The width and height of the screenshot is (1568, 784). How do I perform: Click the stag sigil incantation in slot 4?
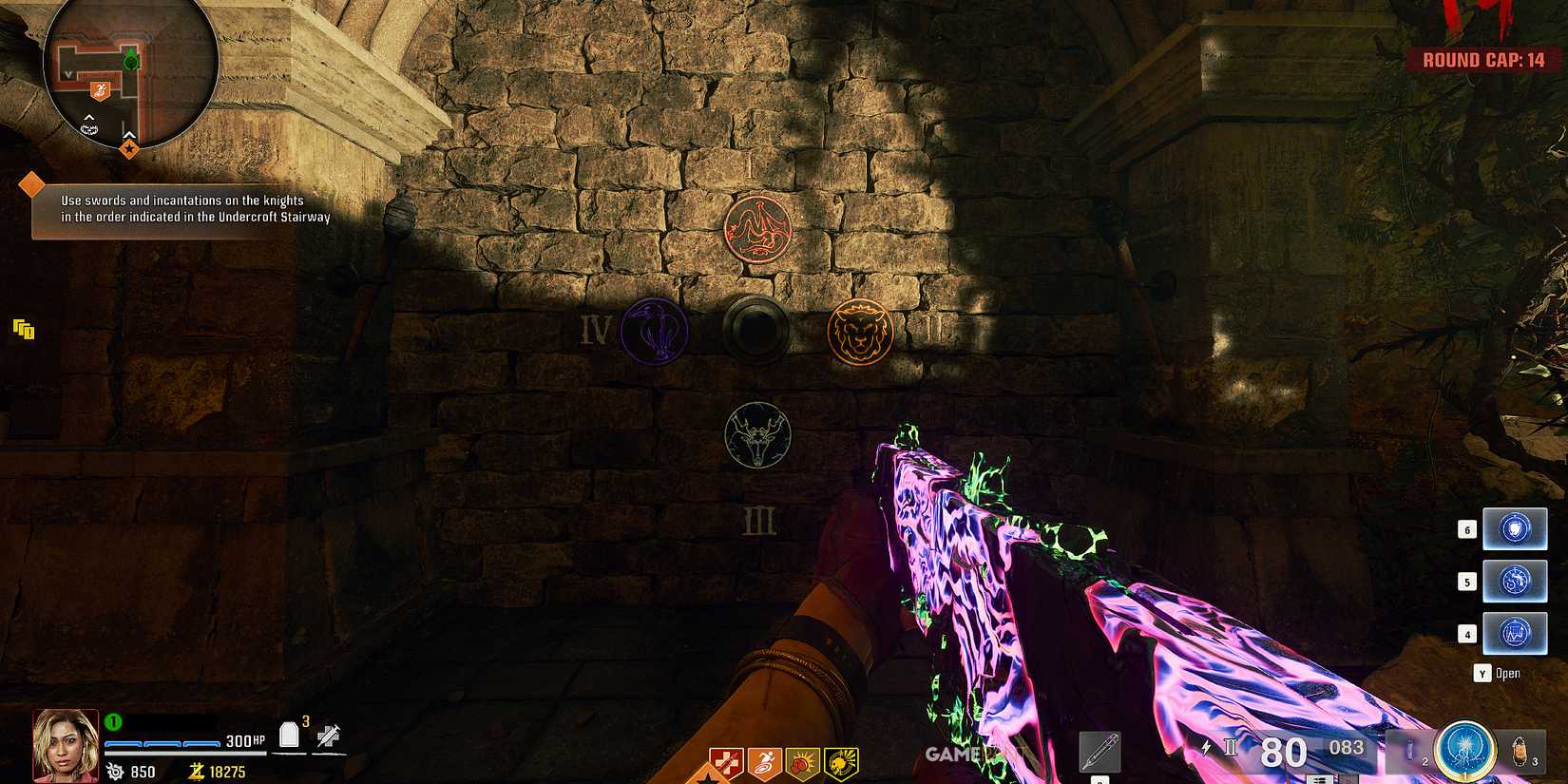click(x=1515, y=632)
